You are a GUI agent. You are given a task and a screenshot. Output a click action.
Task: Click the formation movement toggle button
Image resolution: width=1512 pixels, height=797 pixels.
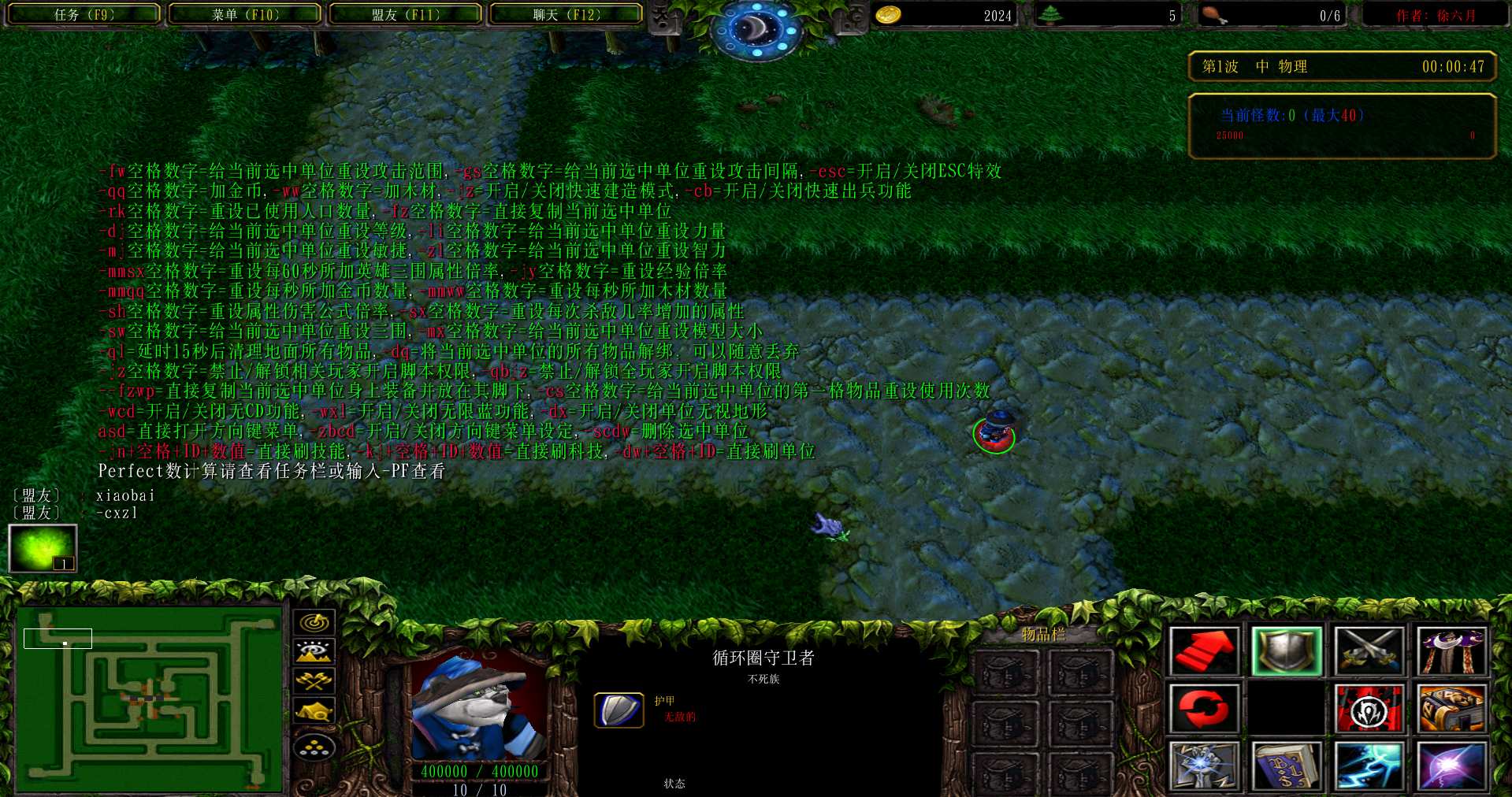click(314, 747)
